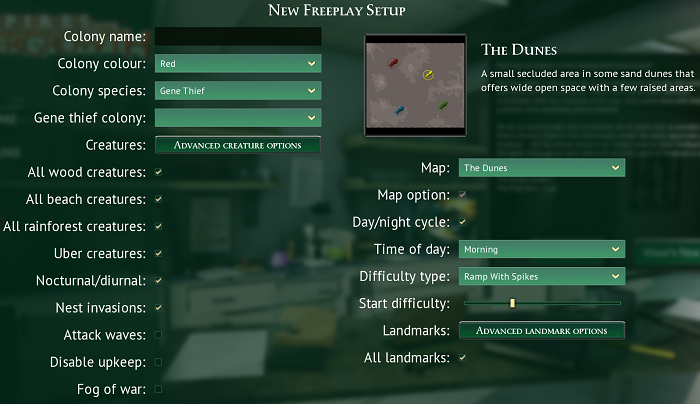The width and height of the screenshot is (700, 404).
Task: Toggle Nest invasions checkbox
Action: tap(158, 307)
